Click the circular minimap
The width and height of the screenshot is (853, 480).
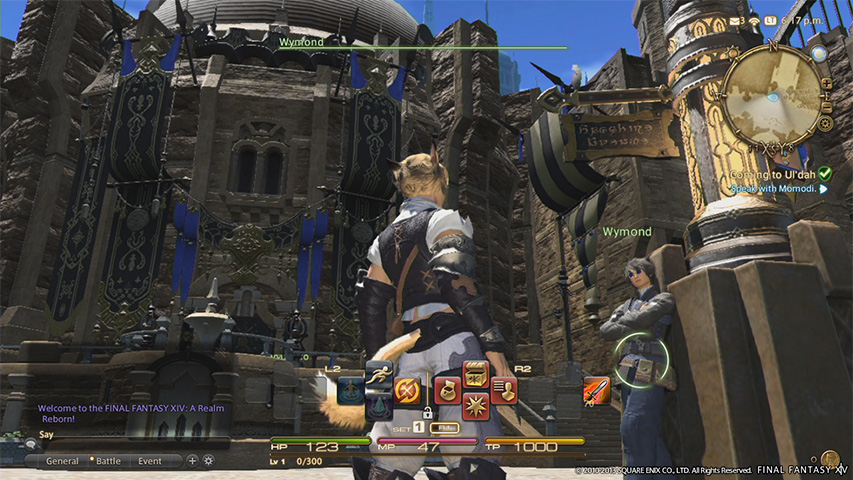(770, 93)
